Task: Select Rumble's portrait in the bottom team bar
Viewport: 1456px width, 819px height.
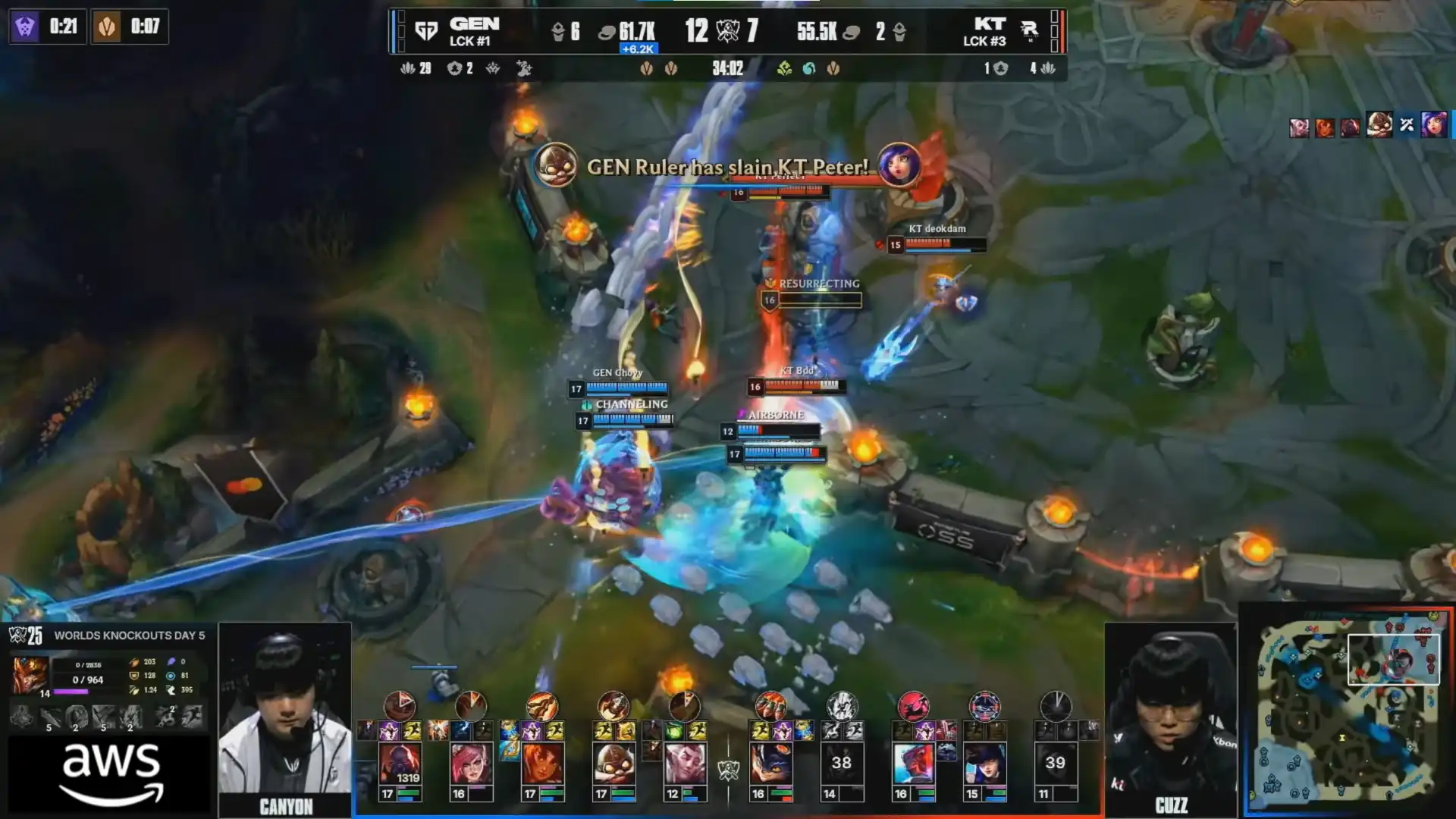Action: 770,764
